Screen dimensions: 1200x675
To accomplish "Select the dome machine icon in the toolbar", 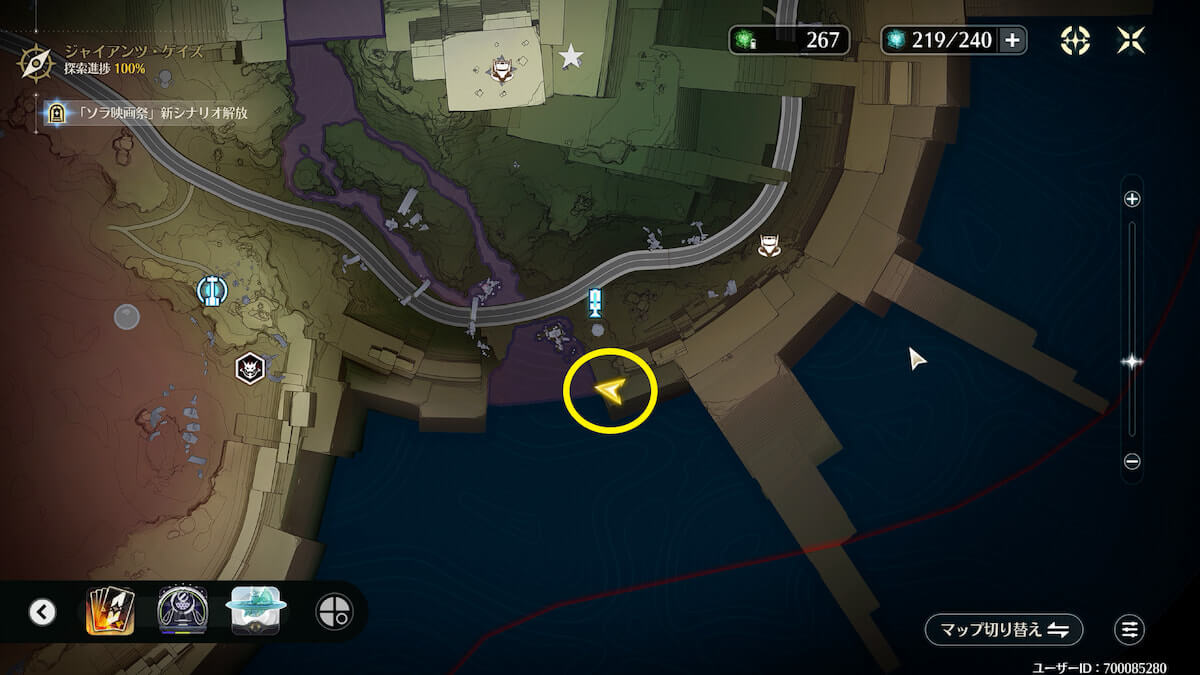I will [x=182, y=611].
